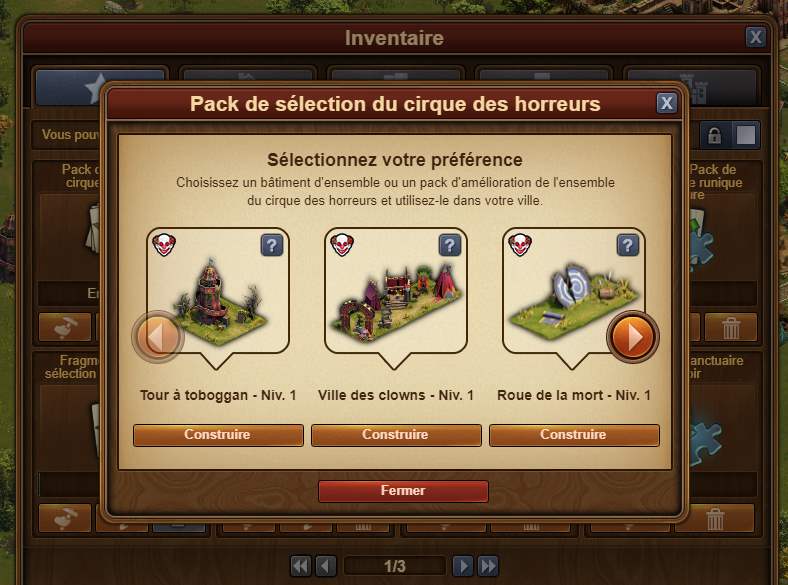Image resolution: width=788 pixels, height=585 pixels.
Task: Show the next buildings with the orange right arrow
Action: (x=632, y=337)
